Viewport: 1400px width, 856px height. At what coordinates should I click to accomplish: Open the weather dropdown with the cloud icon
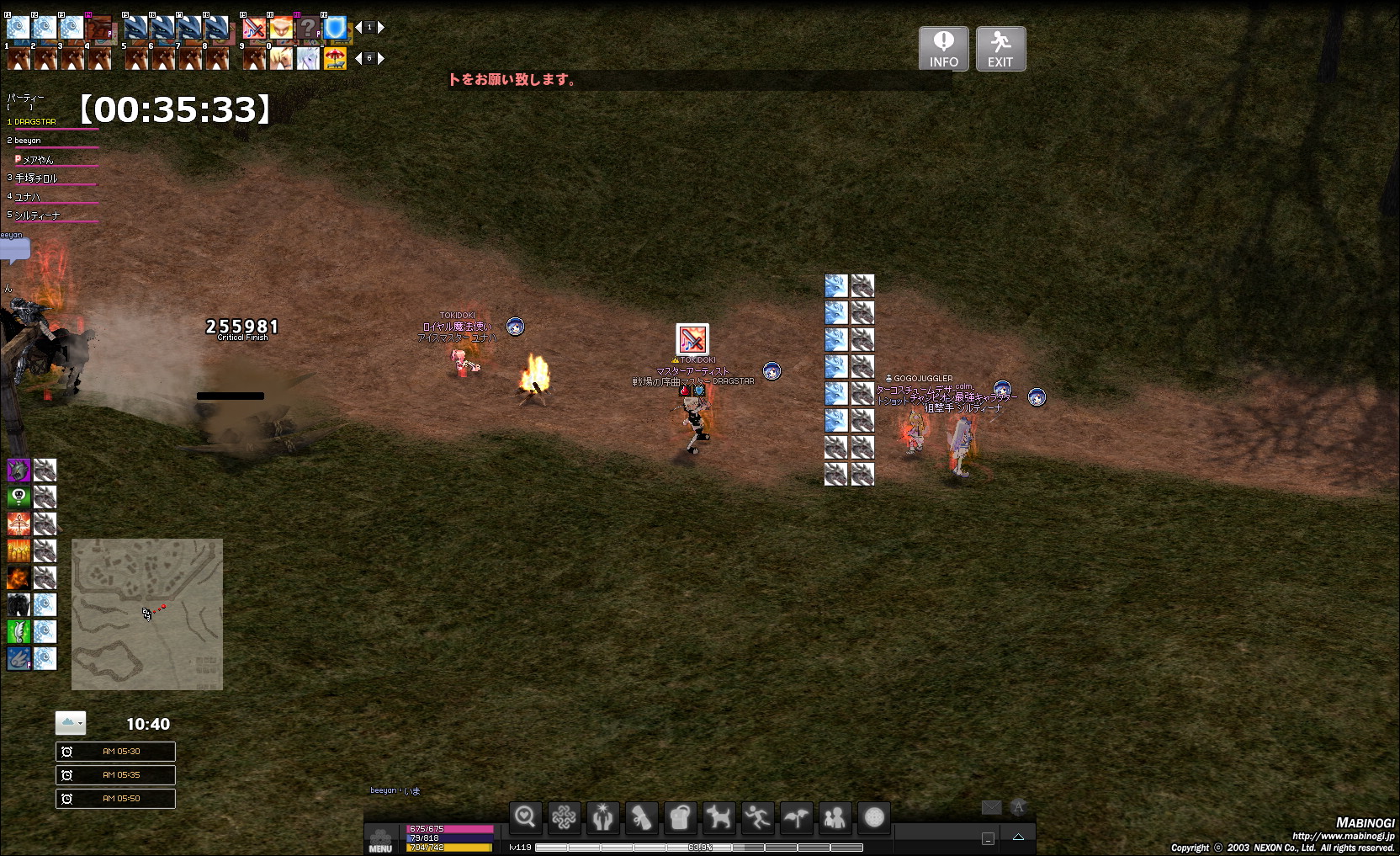pyautogui.click(x=71, y=723)
